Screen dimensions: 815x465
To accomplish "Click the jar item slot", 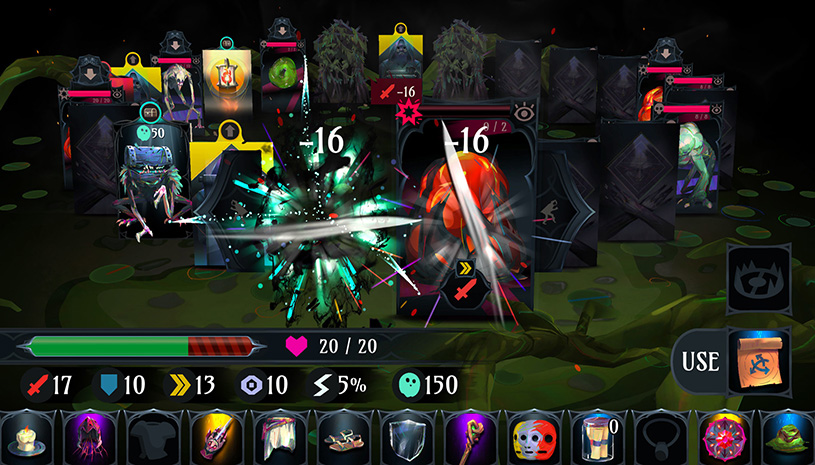I will click(x=594, y=437).
